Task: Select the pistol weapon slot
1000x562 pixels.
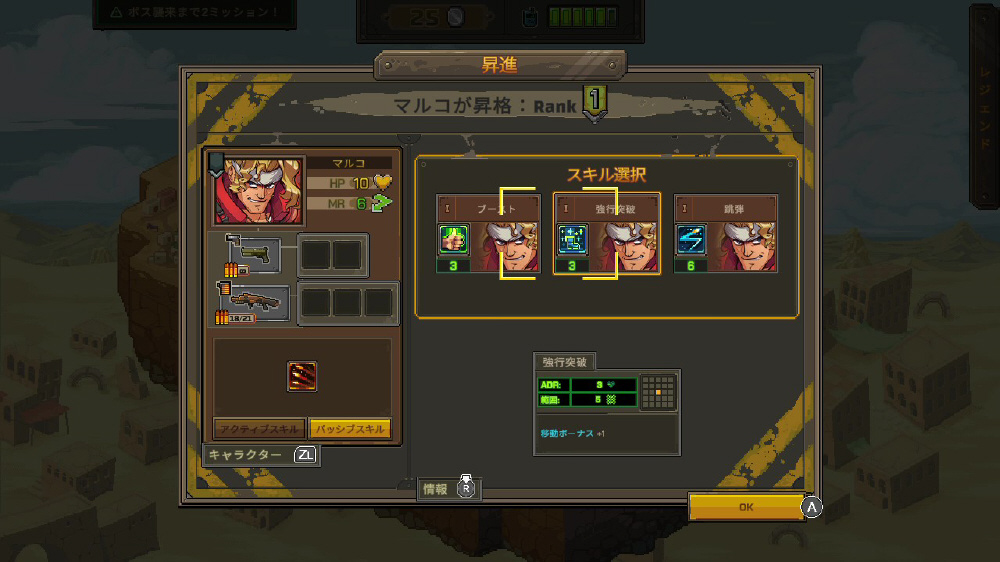Action: [x=253, y=255]
